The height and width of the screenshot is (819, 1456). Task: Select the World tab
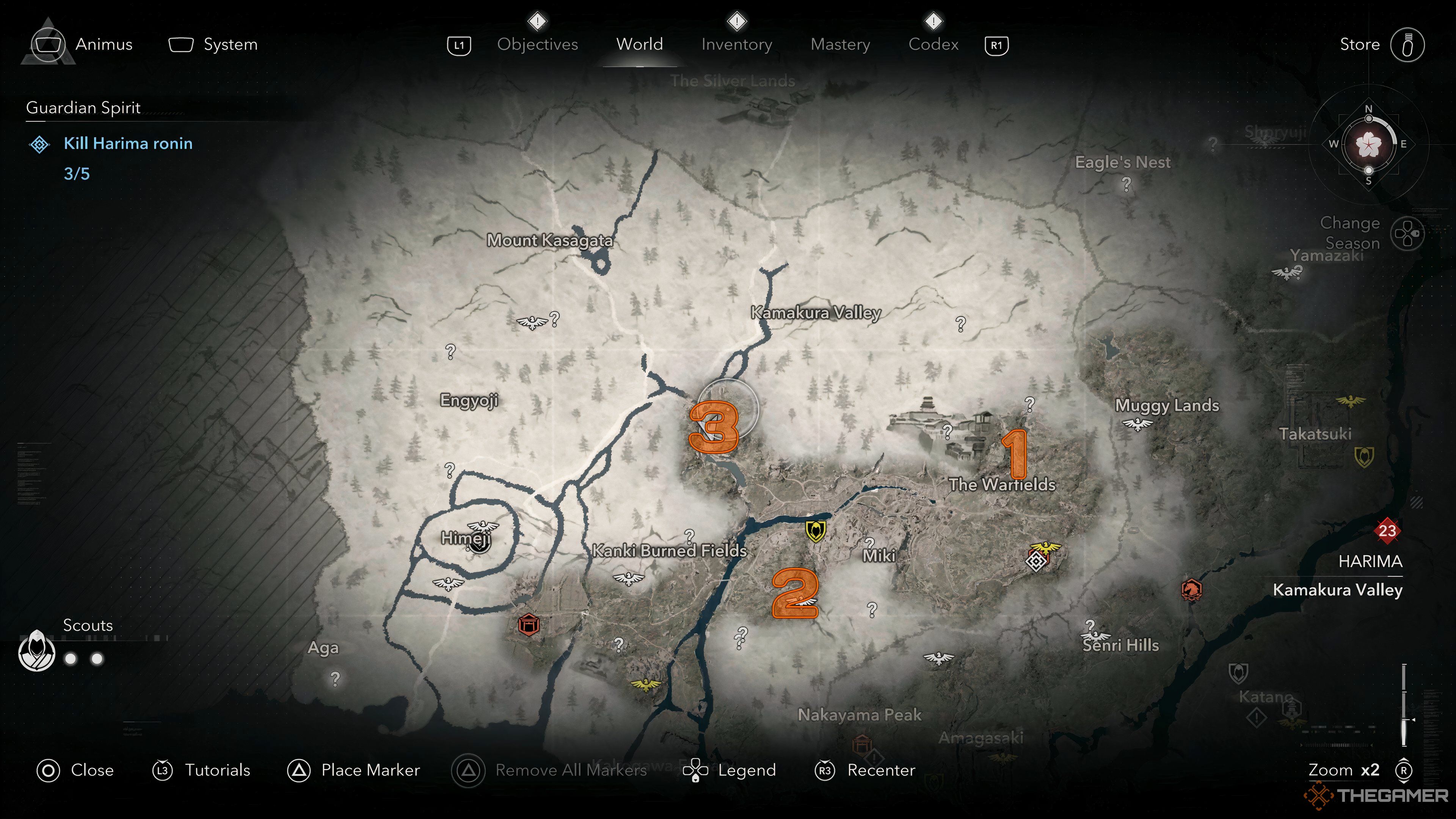tap(639, 44)
